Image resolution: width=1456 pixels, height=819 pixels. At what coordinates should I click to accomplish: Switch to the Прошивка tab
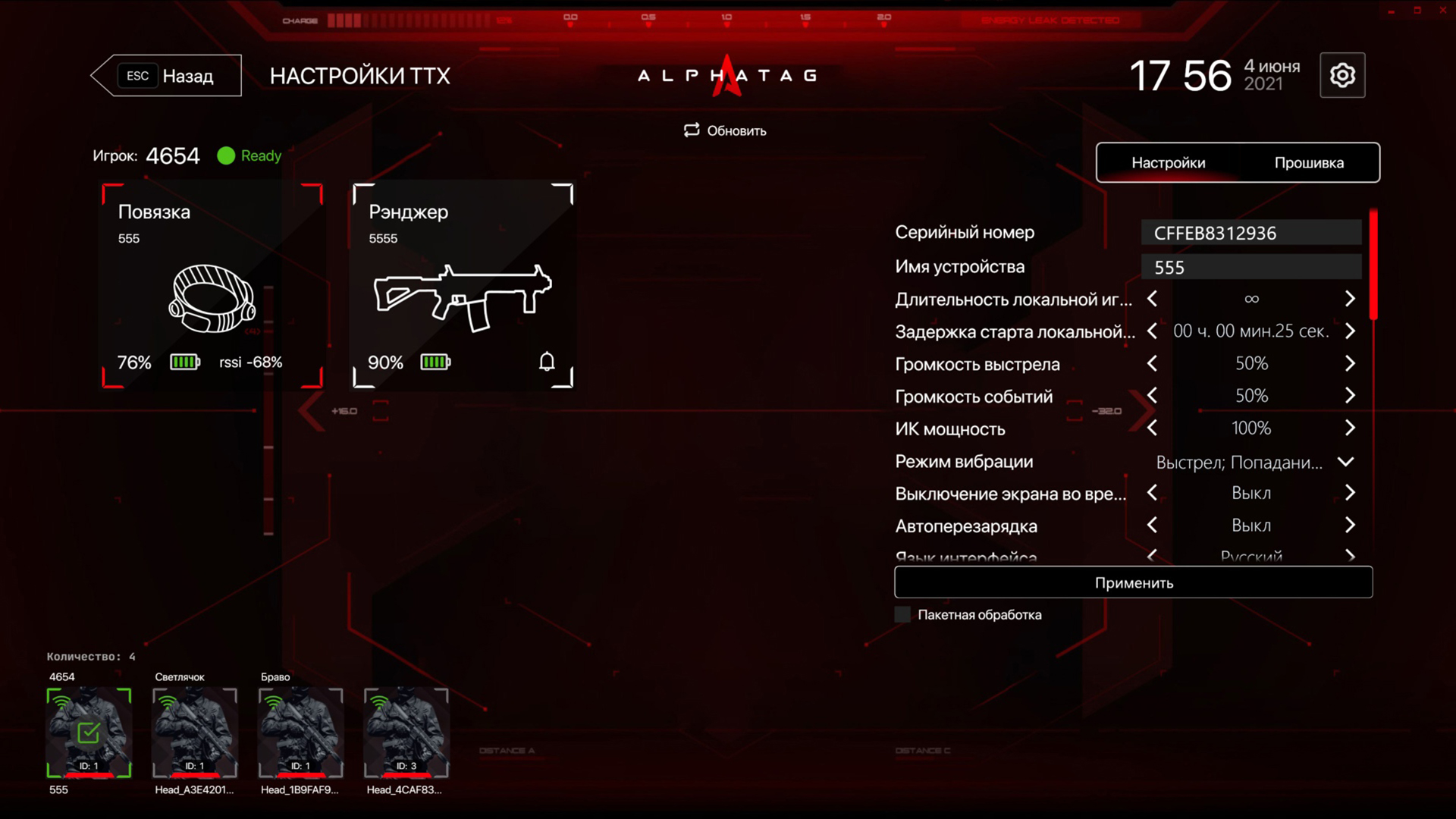tap(1309, 162)
